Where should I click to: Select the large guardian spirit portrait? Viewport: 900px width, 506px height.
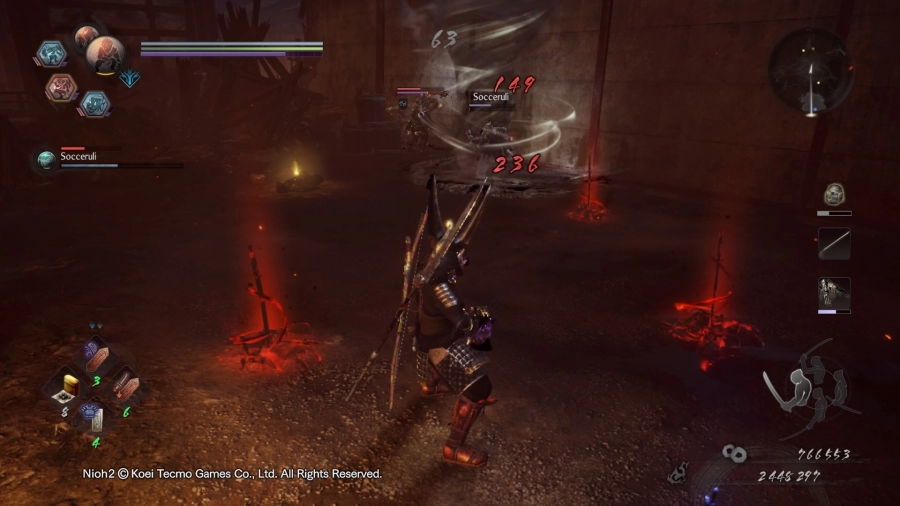[x=105, y=54]
